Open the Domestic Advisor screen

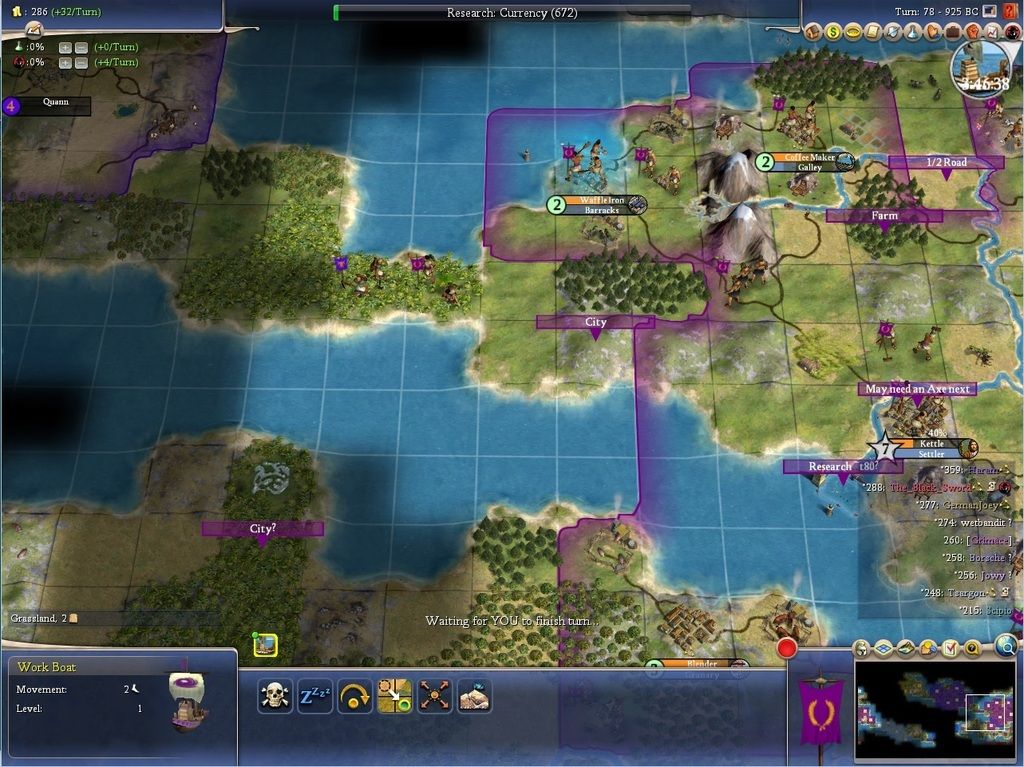[813, 32]
